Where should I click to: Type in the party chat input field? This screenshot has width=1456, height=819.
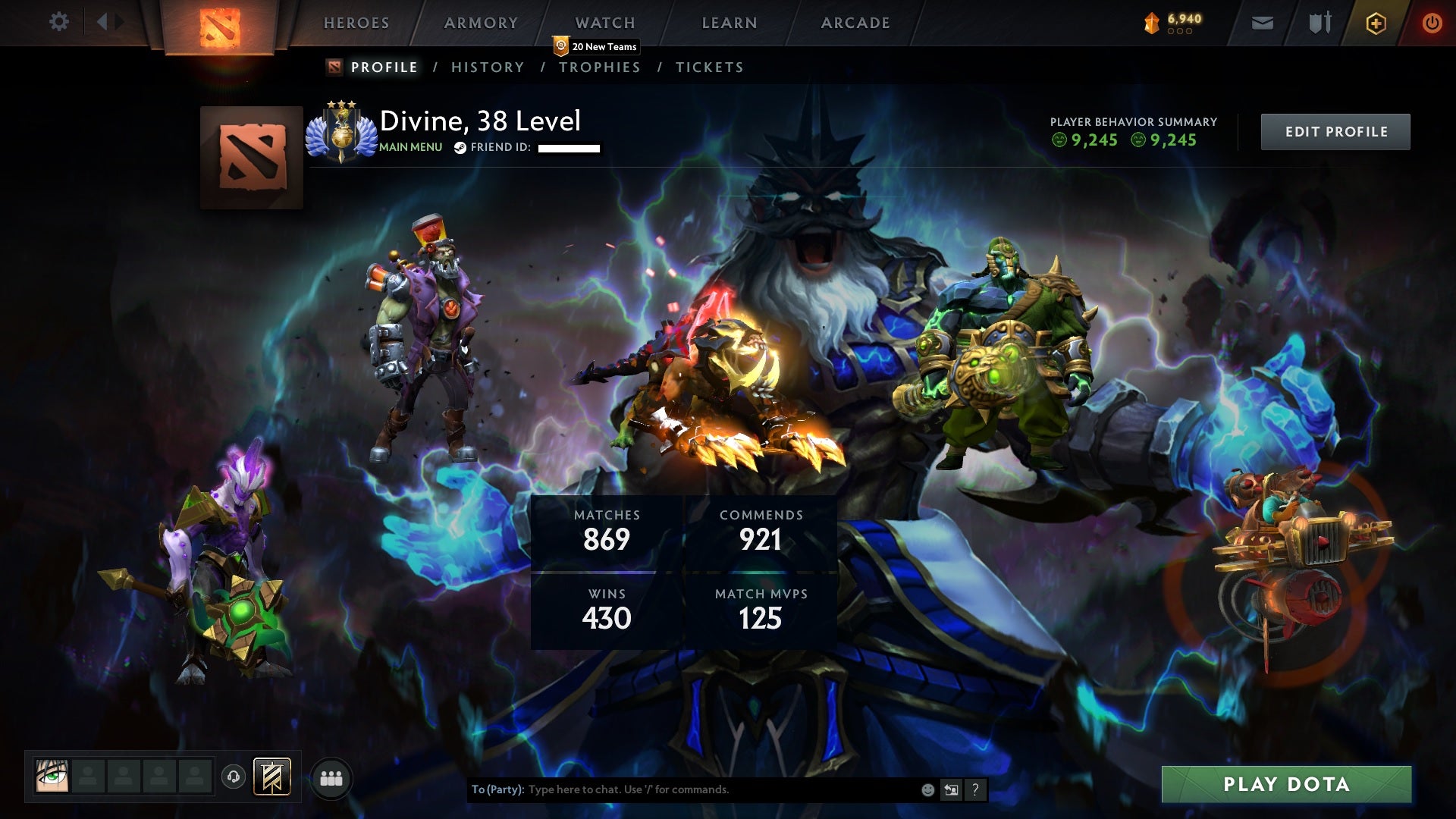(x=682, y=789)
